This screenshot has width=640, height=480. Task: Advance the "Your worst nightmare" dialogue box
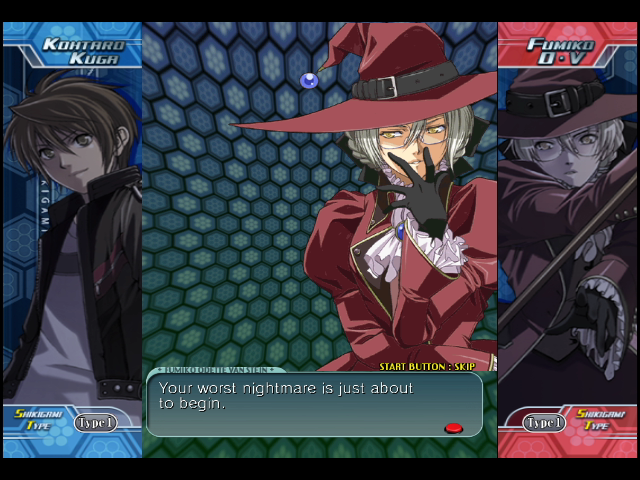click(314, 405)
